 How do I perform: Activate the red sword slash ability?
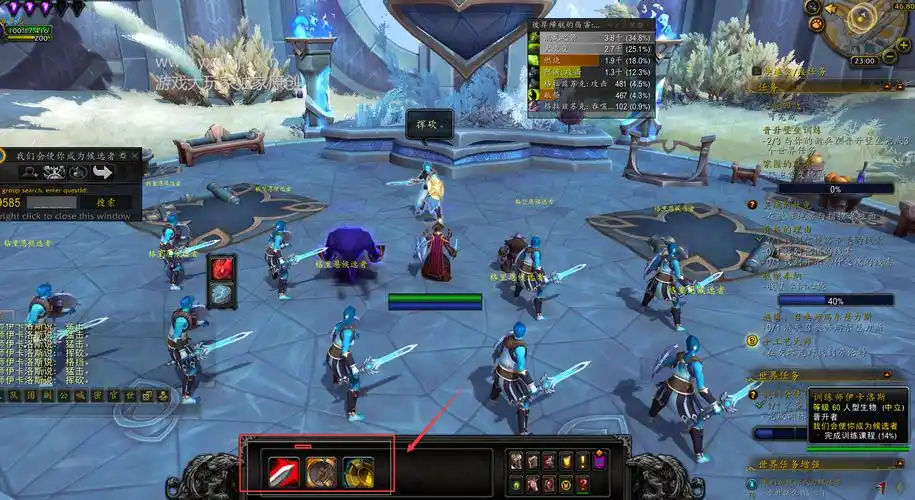click(x=283, y=471)
